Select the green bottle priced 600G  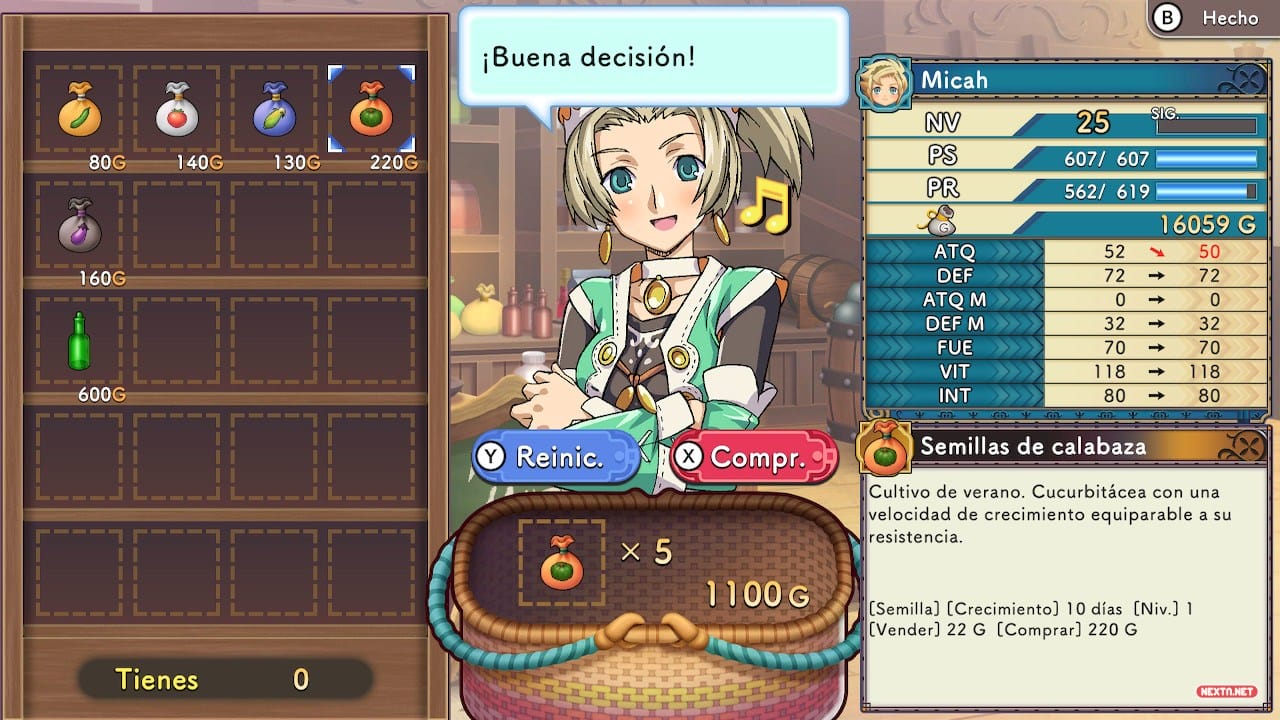[x=79, y=340]
